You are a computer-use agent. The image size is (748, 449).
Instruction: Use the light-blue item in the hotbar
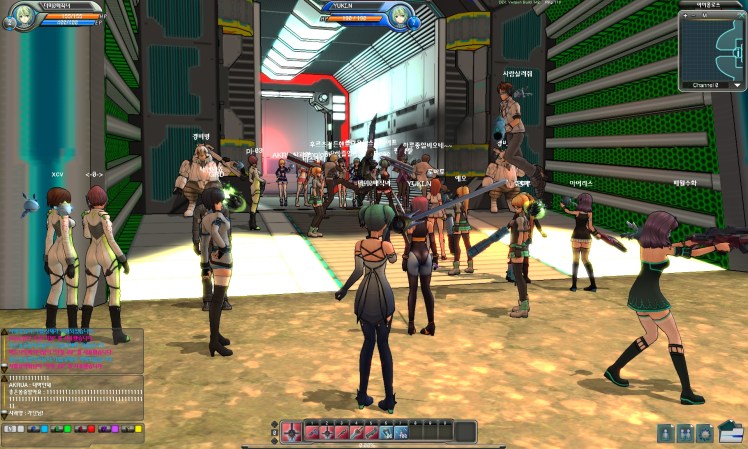tap(387, 432)
